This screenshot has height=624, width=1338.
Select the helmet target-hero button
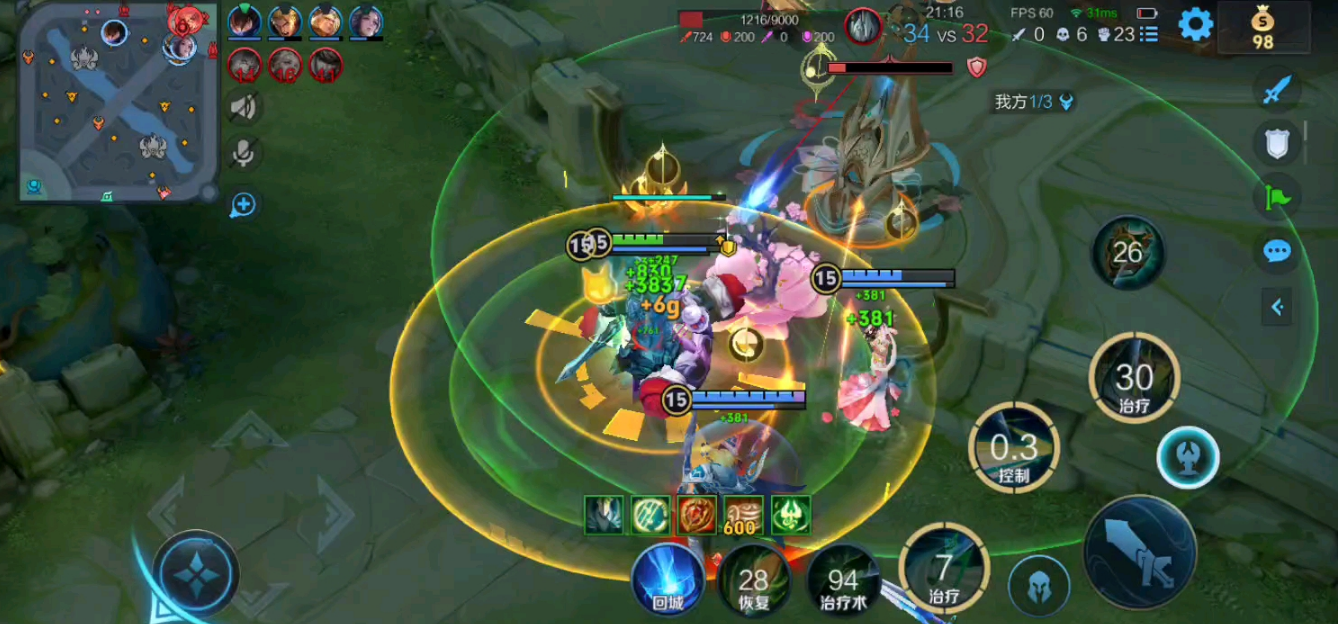click(x=1038, y=585)
